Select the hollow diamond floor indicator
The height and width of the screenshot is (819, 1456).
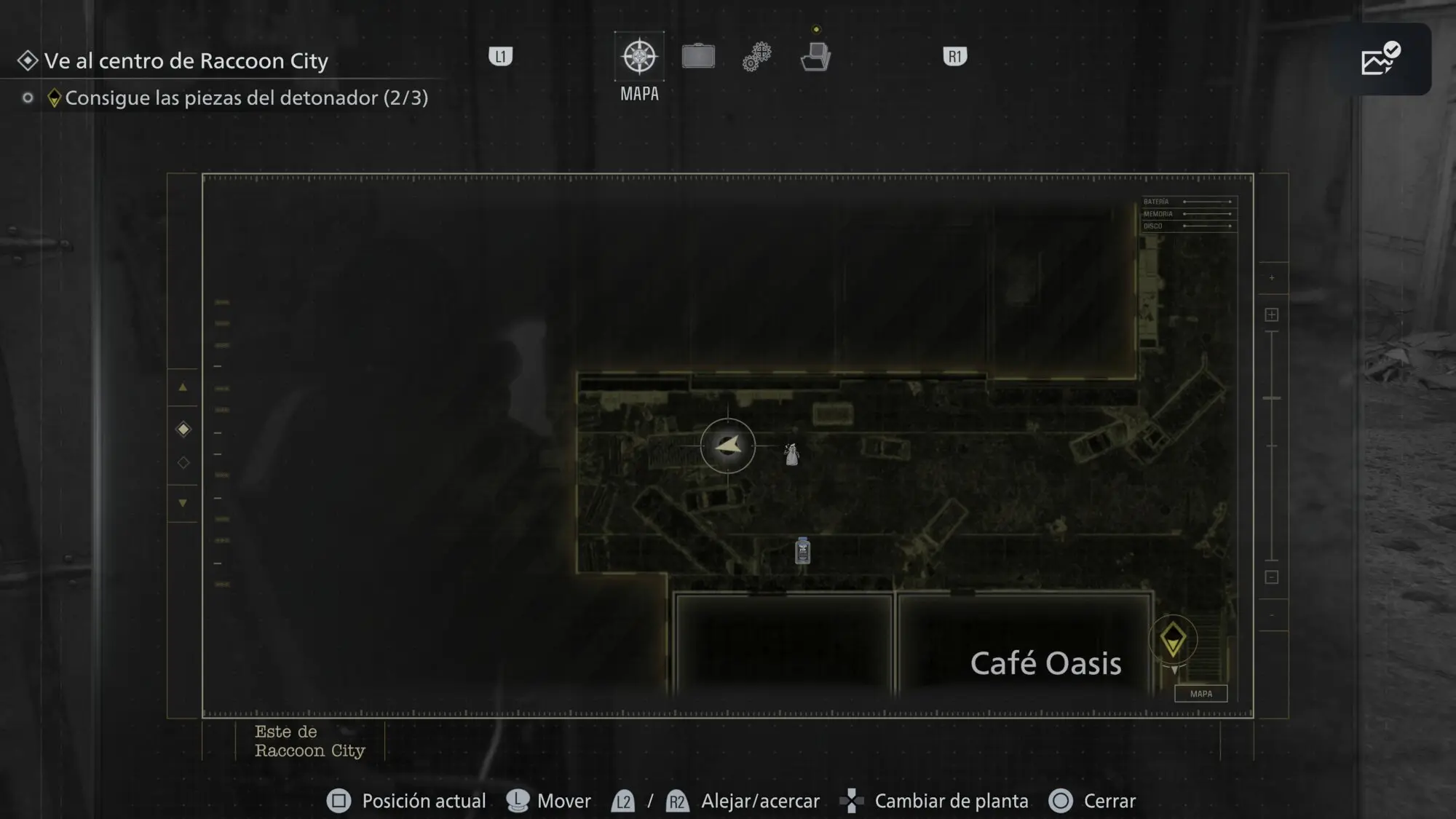coord(183,463)
